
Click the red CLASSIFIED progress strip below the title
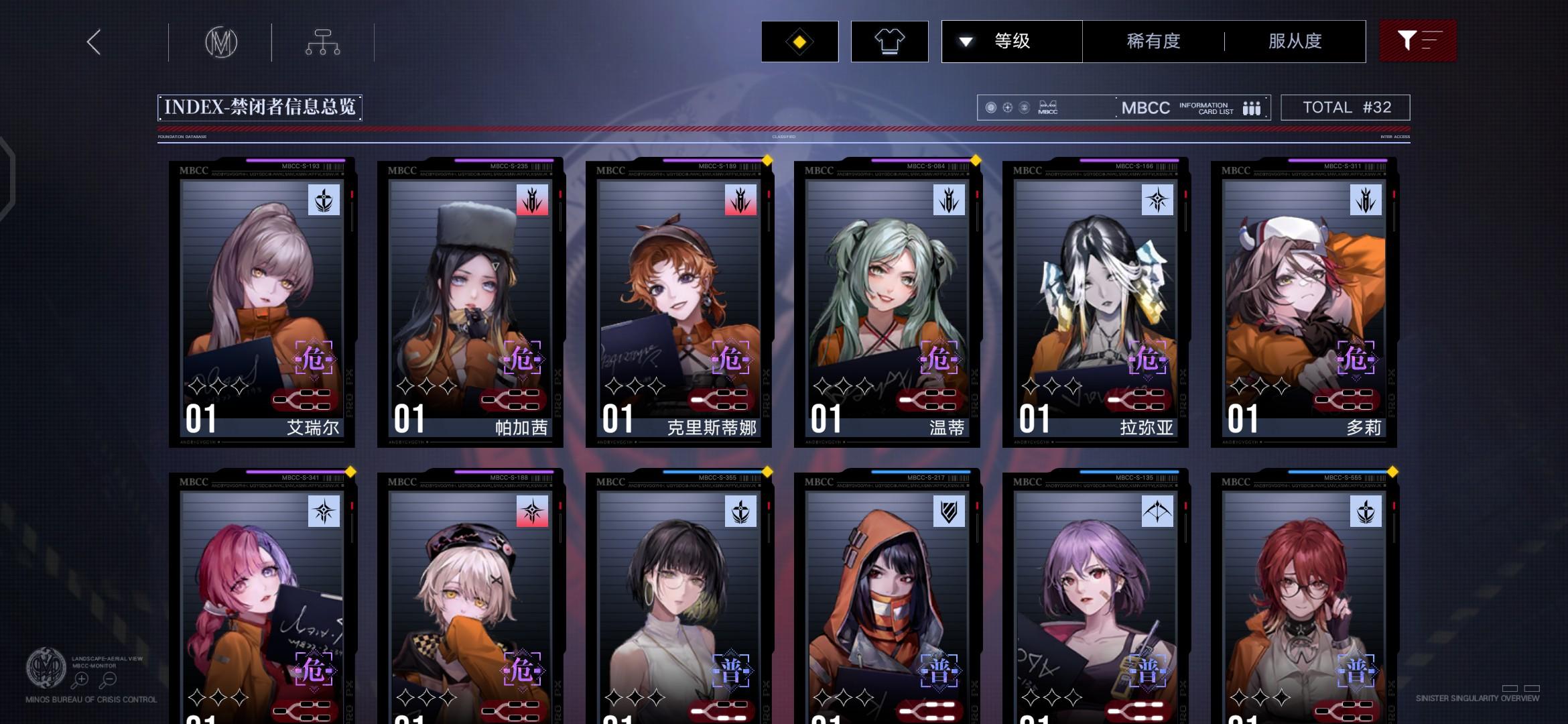[784, 129]
